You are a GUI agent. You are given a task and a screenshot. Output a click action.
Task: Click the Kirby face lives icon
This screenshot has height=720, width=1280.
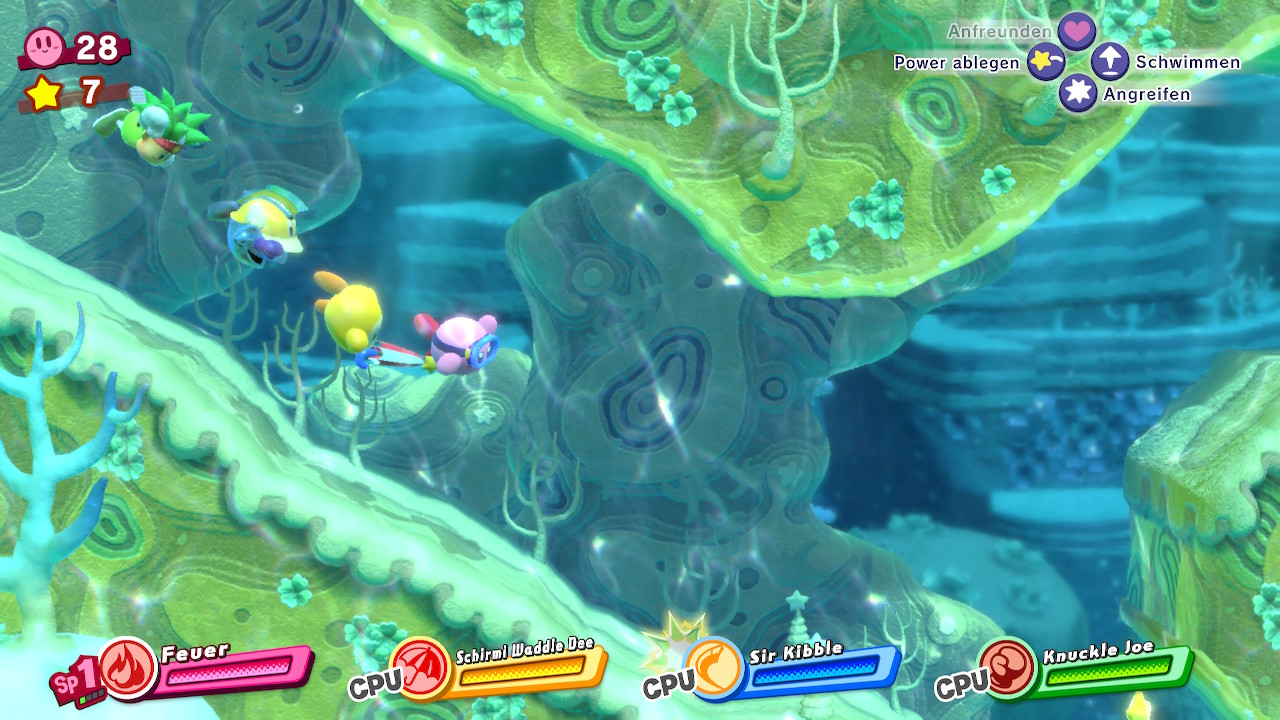46,46
